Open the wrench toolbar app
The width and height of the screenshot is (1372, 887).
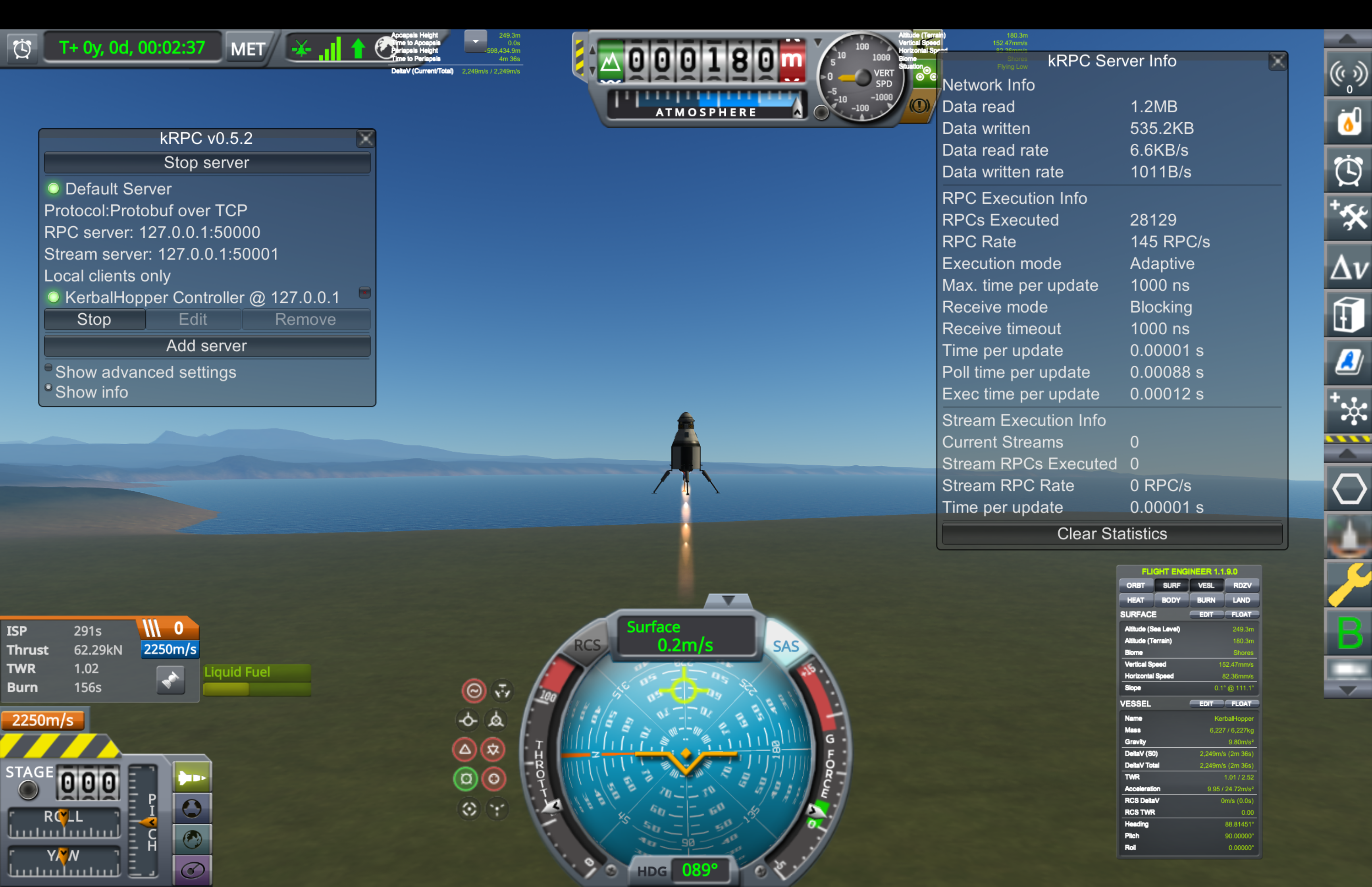pyautogui.click(x=1348, y=584)
